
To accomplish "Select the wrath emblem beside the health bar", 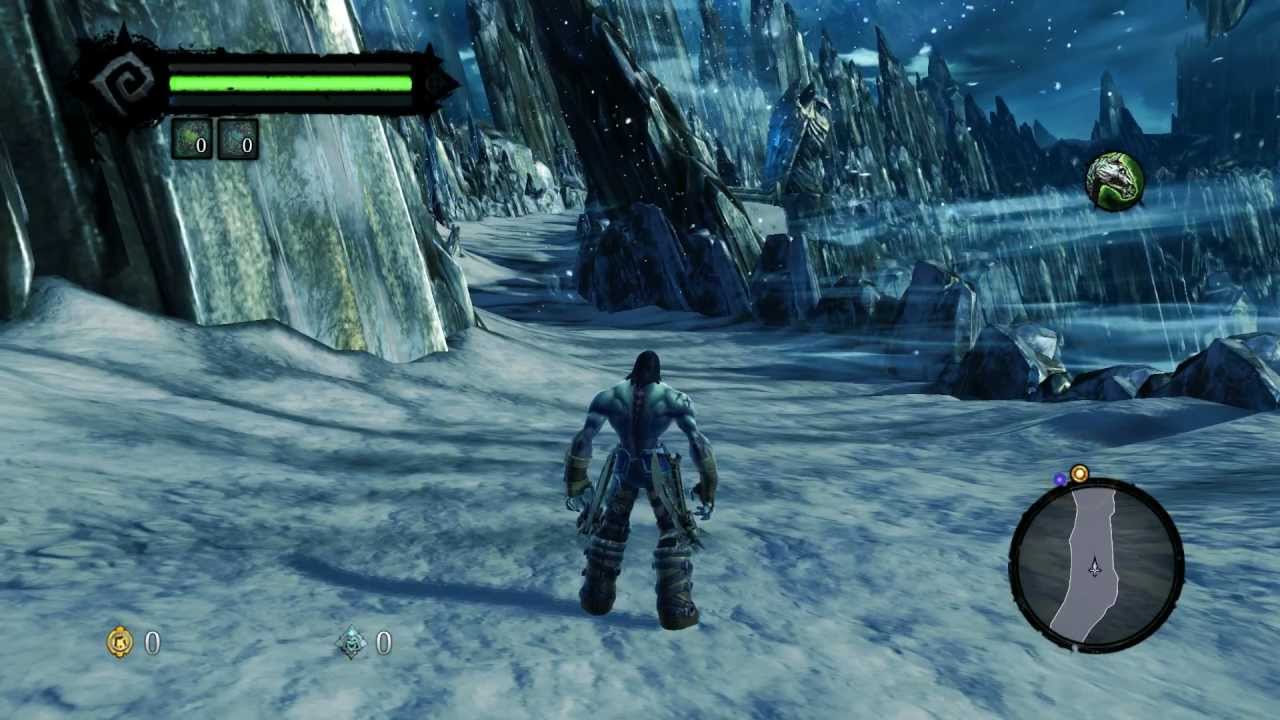I will [124, 84].
